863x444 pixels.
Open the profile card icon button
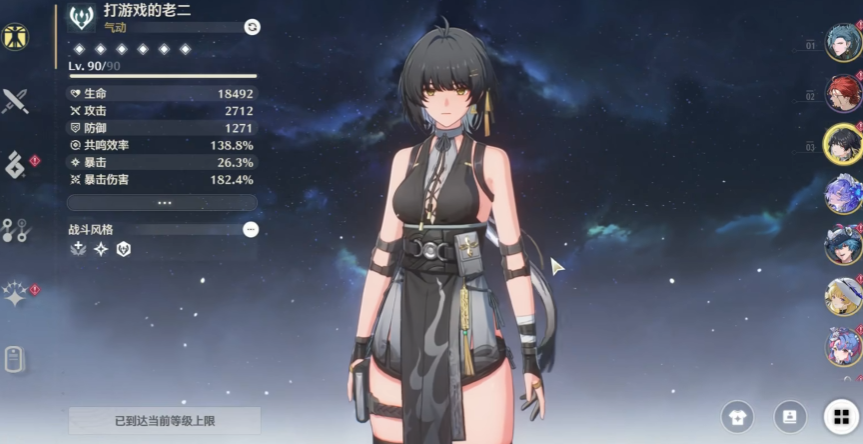(x=789, y=417)
